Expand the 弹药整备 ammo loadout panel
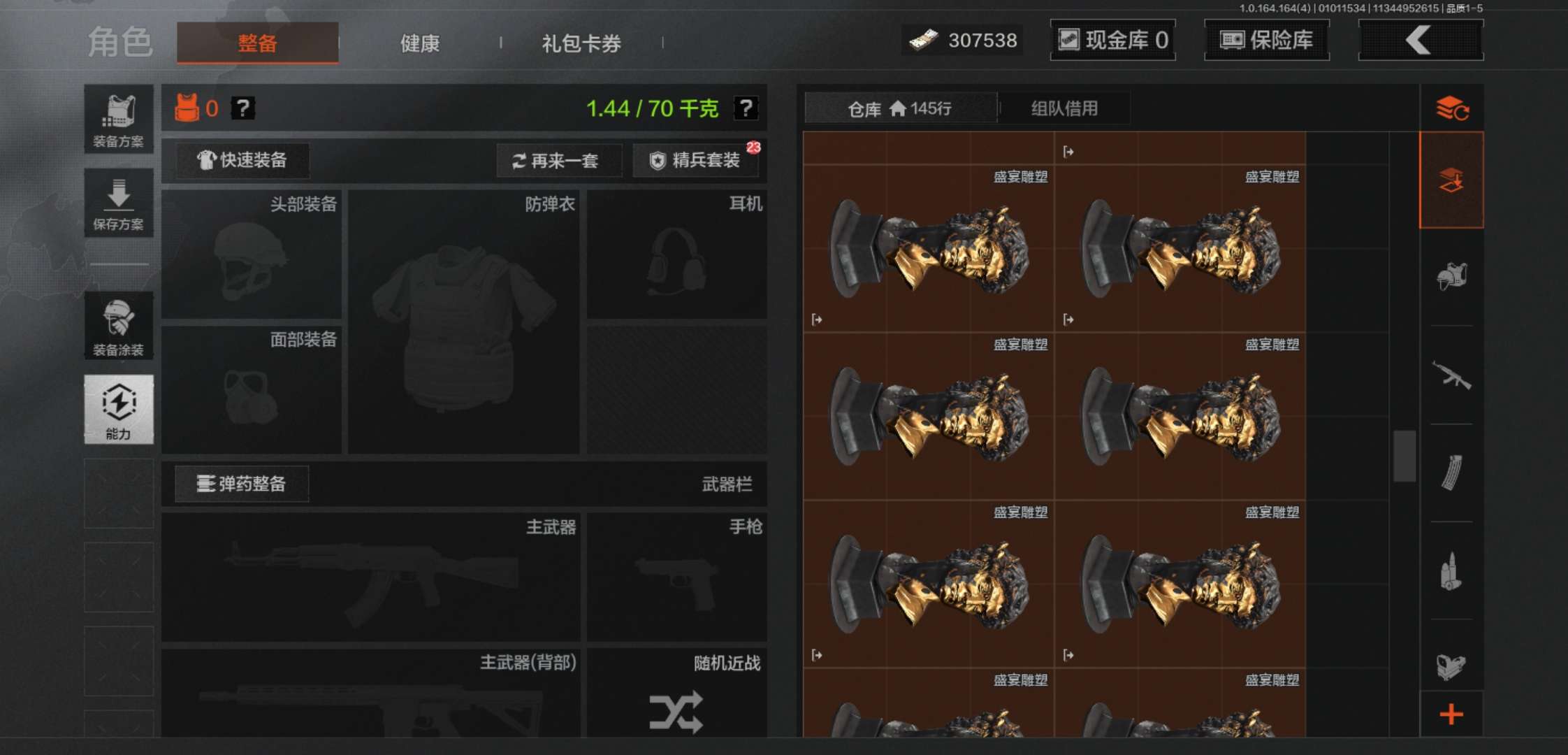Image resolution: width=1568 pixels, height=755 pixels. [x=241, y=483]
